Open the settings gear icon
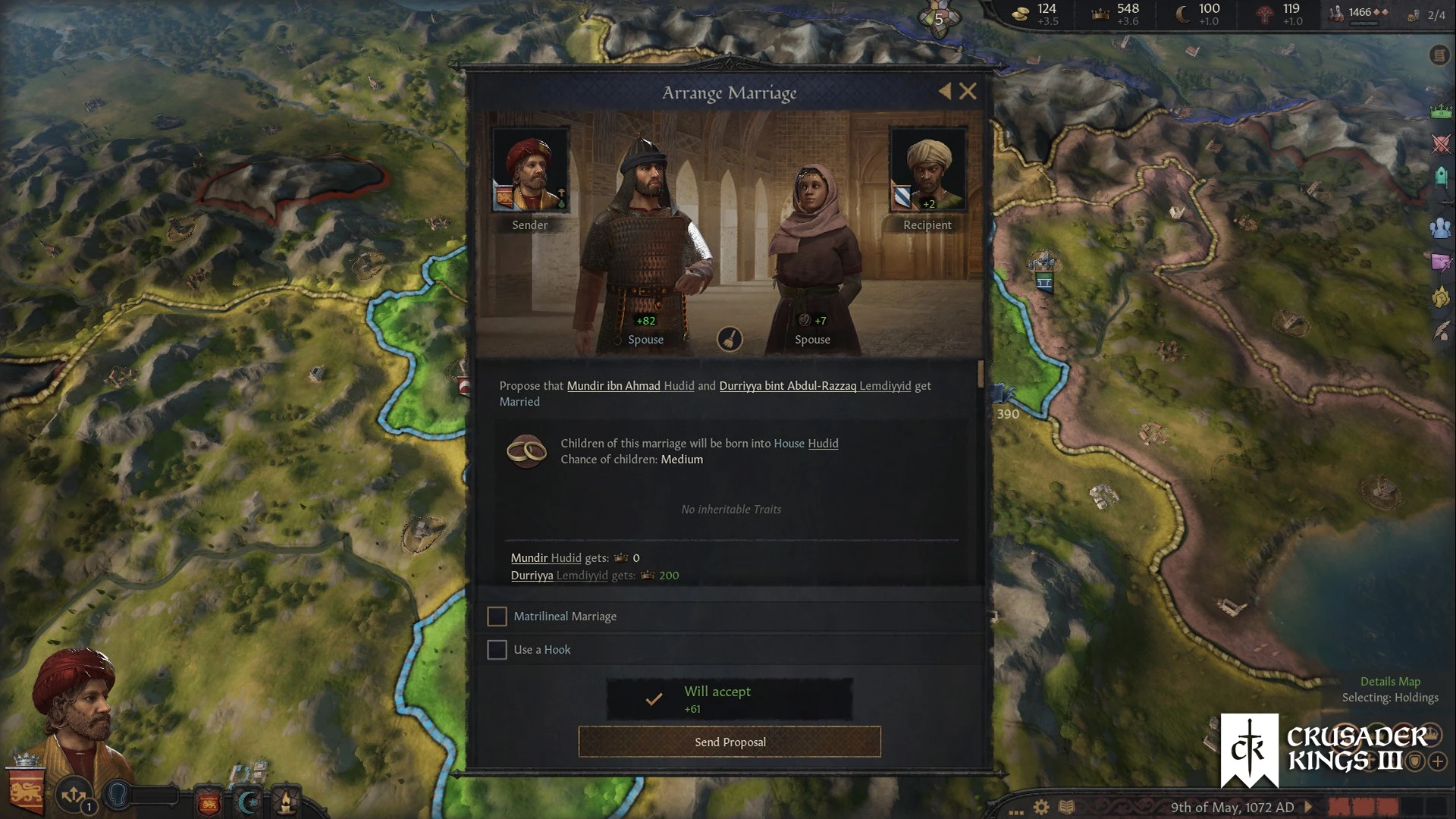The image size is (1456, 819). [1041, 807]
